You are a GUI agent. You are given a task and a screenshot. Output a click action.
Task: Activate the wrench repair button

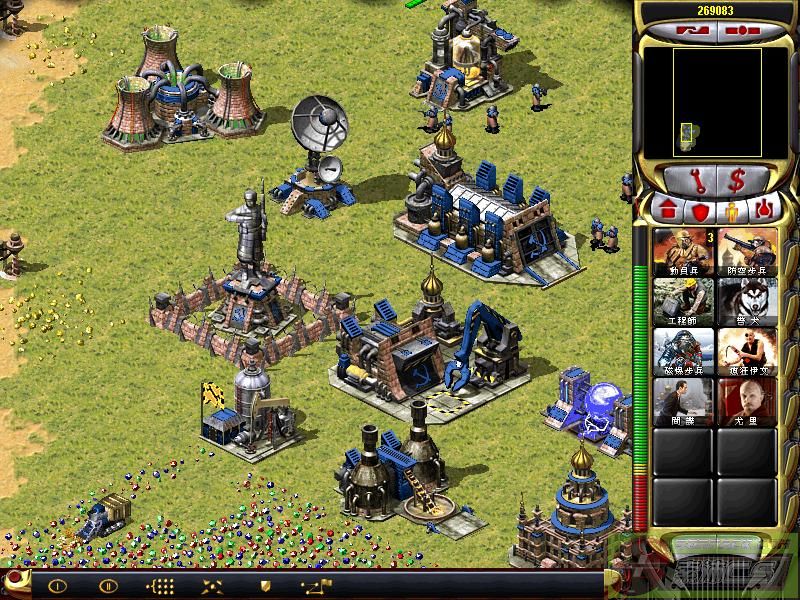pyautogui.click(x=693, y=181)
